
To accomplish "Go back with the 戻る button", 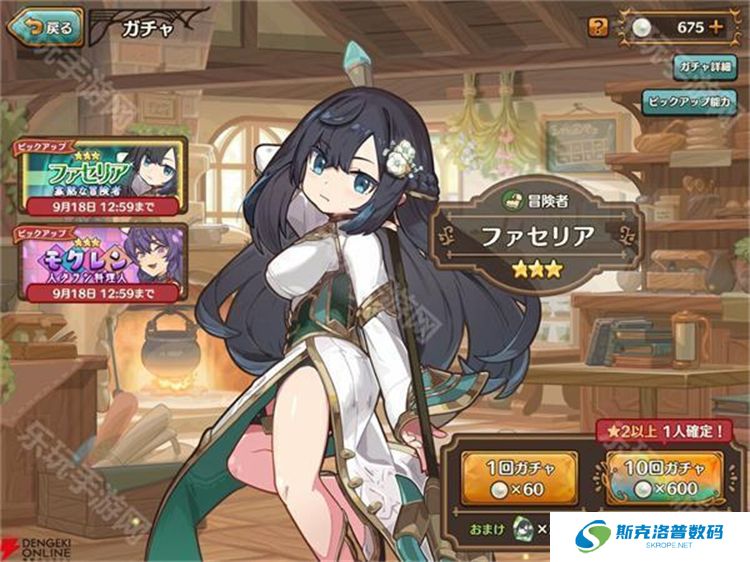I will (x=46, y=27).
